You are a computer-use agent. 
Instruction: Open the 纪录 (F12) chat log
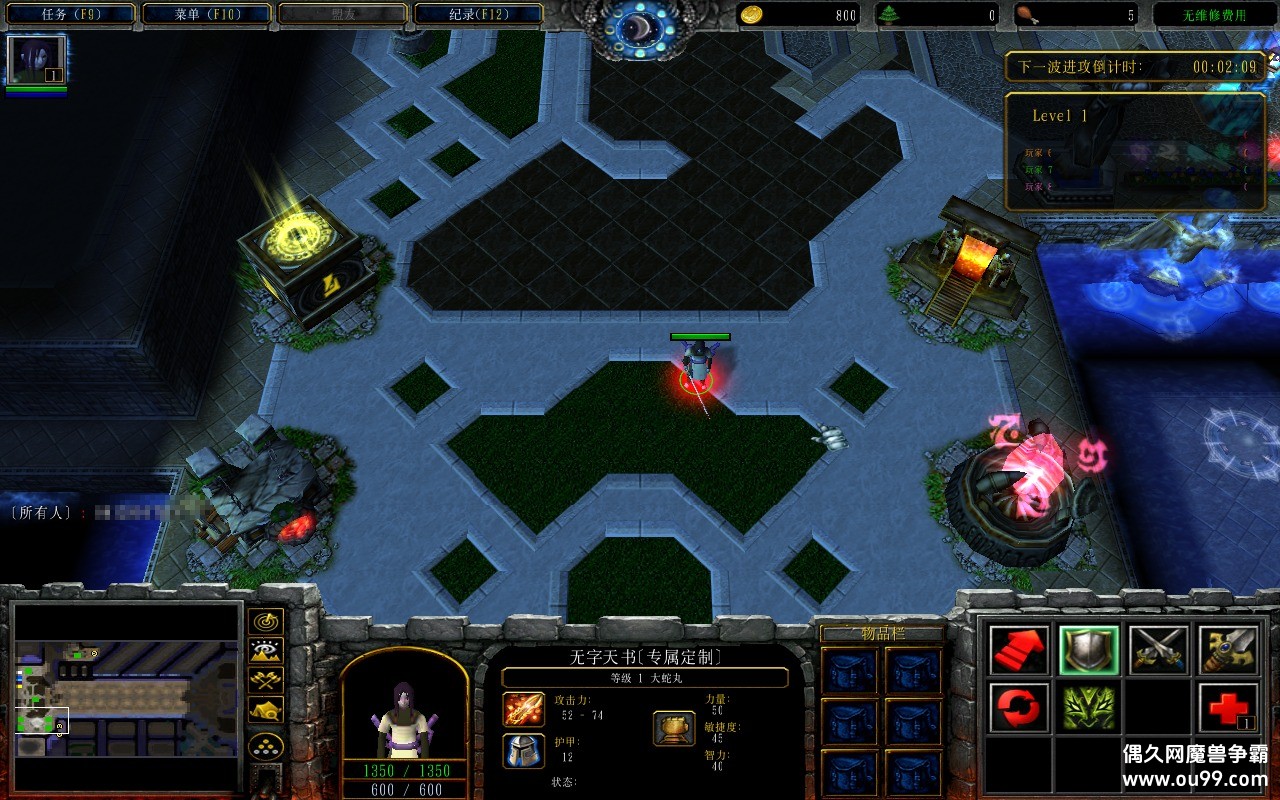tap(478, 15)
